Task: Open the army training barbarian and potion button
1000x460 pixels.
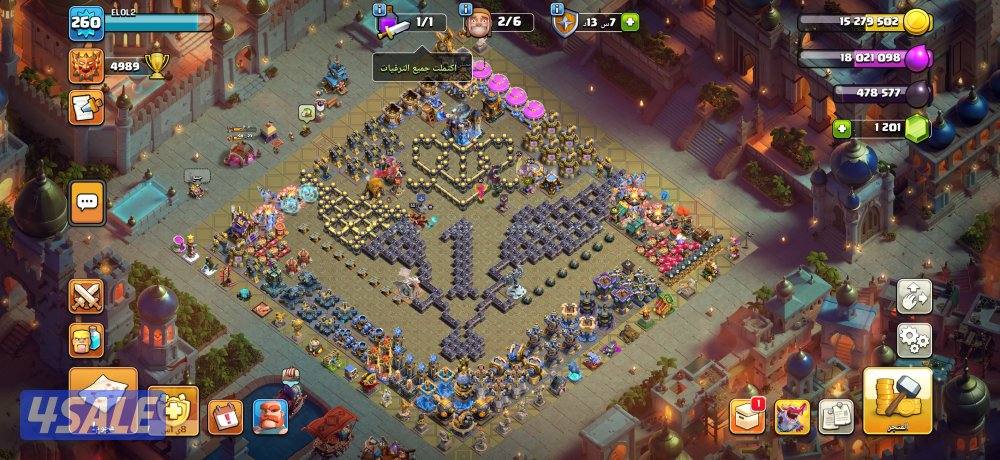Action: pos(86,340)
